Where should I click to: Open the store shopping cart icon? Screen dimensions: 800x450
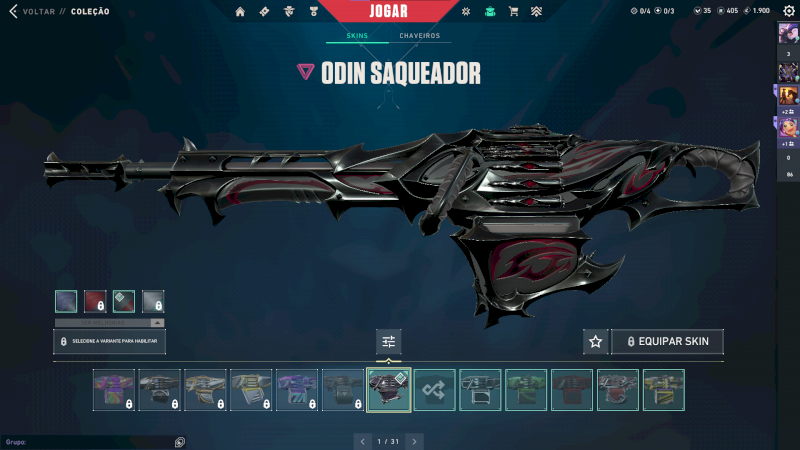[x=513, y=12]
